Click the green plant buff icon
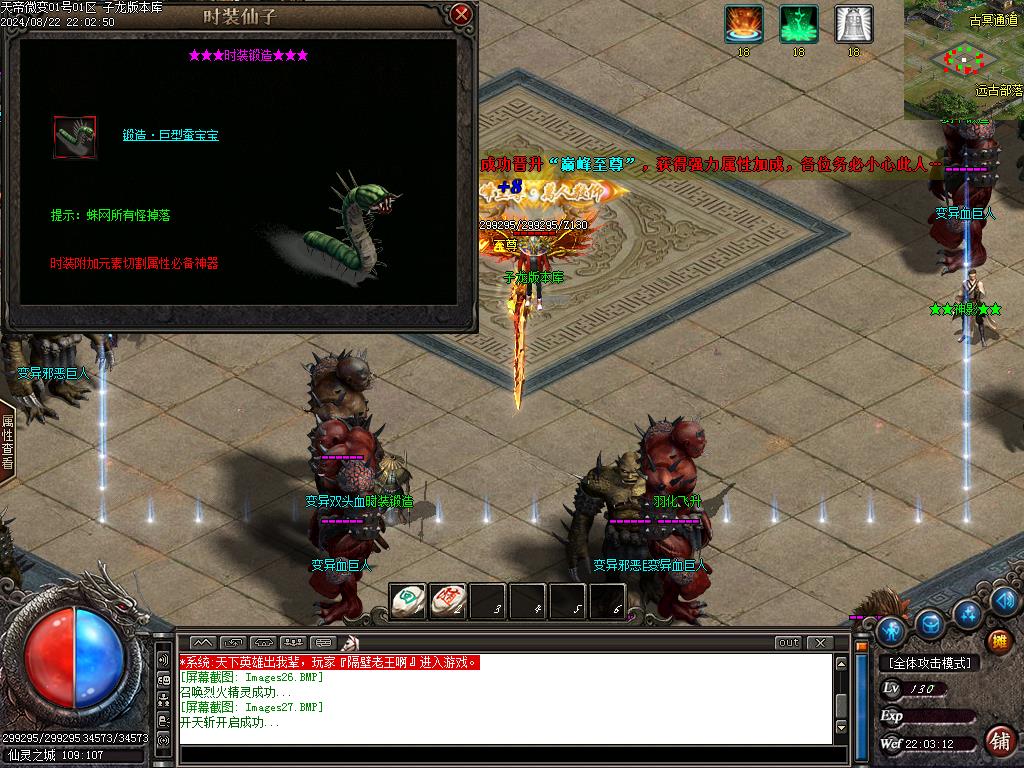The width and height of the screenshot is (1024, 768). [x=798, y=24]
